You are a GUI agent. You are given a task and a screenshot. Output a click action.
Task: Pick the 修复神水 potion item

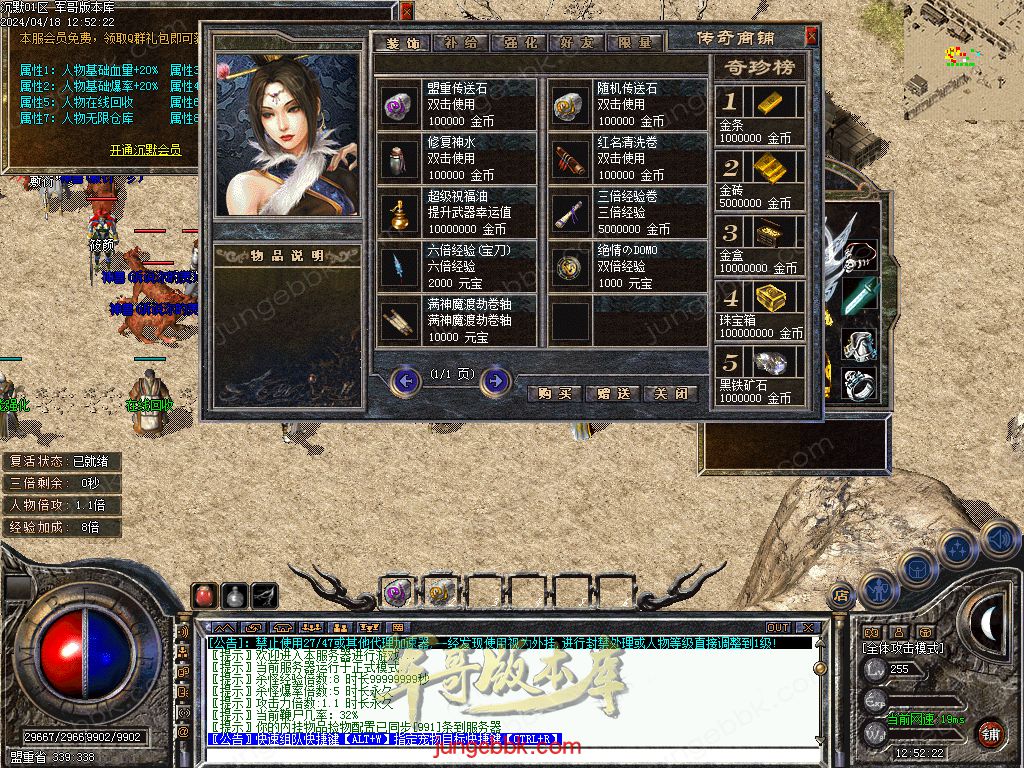point(458,158)
